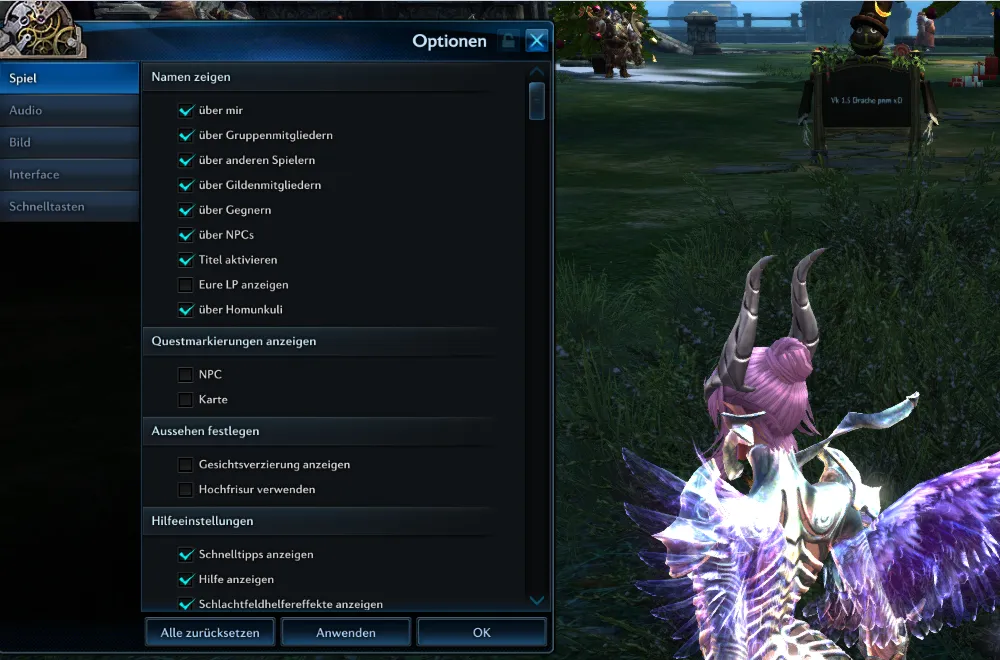This screenshot has height=660, width=1000.
Task: Switch to the Audio tab
Action: coord(69,110)
